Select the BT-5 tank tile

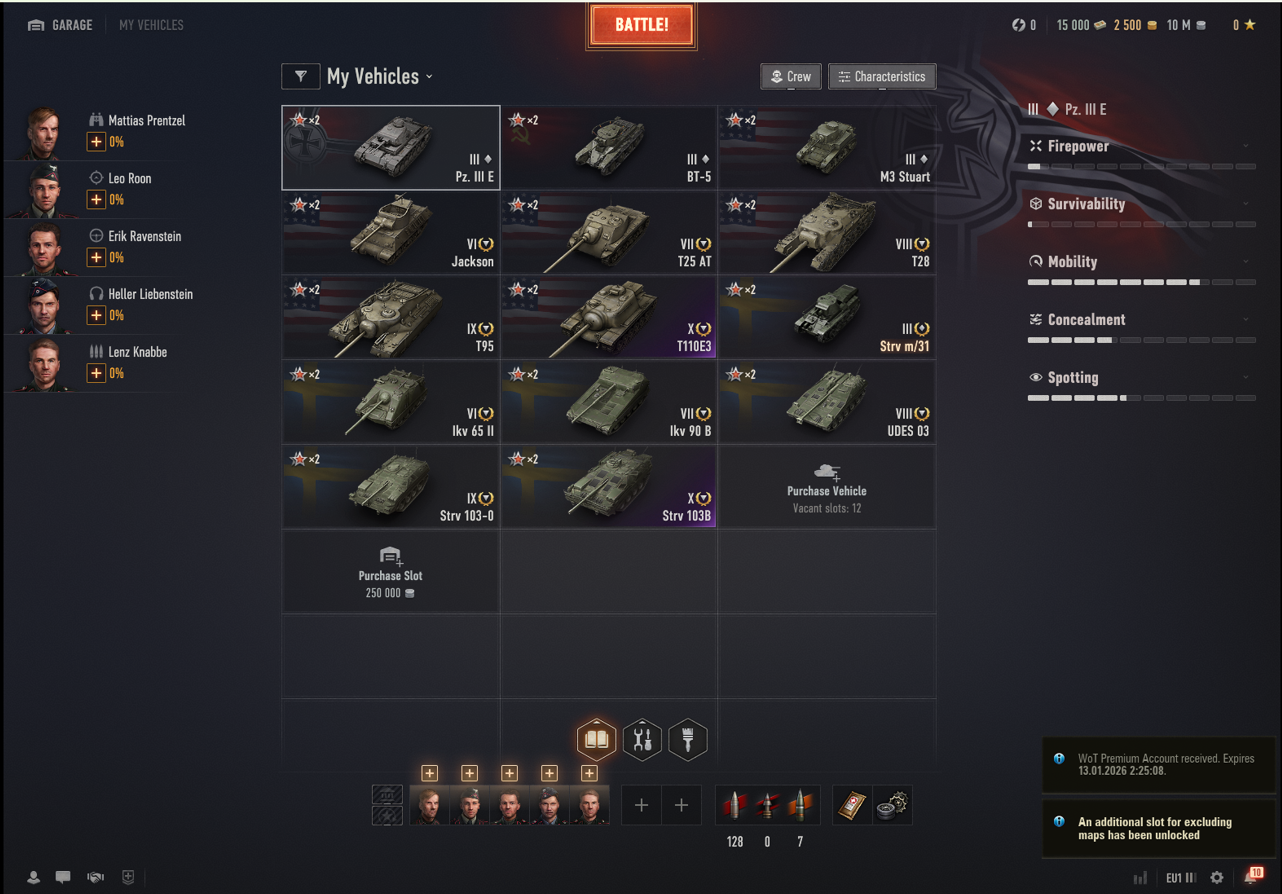point(609,148)
